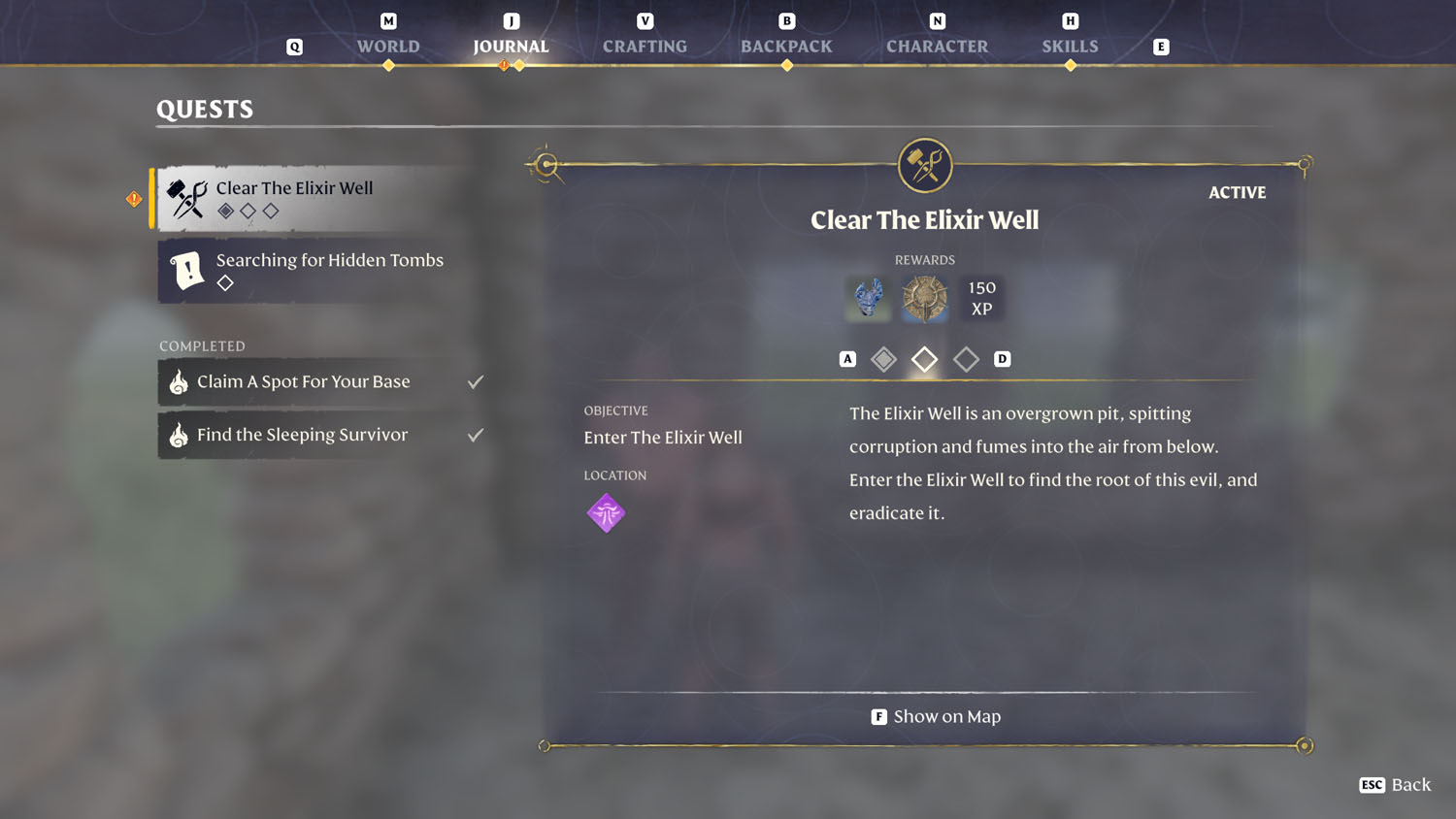Click the orange exclamation alert next to the active quest
This screenshot has width=1456, height=819.
click(x=134, y=198)
